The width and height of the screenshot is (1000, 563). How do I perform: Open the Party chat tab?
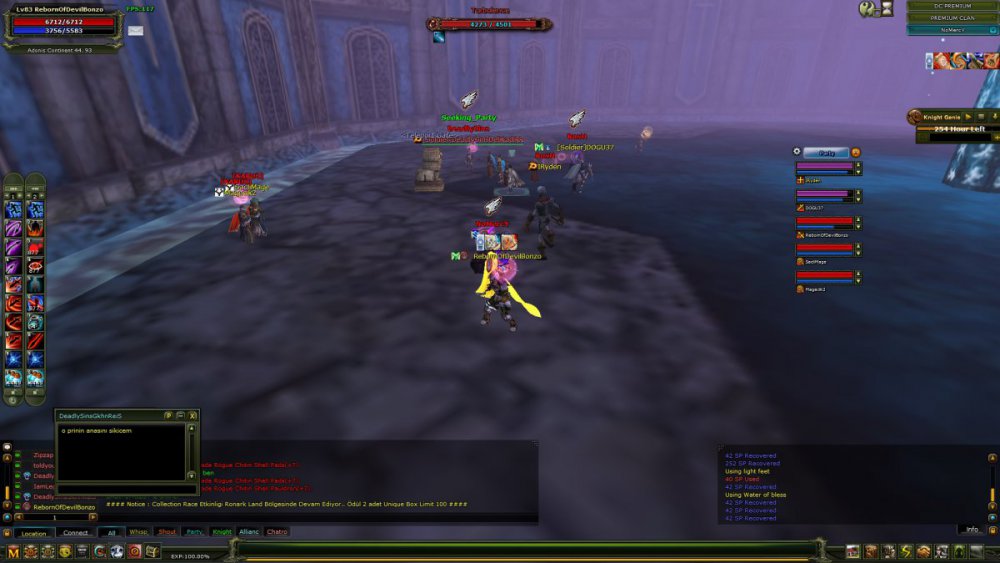click(x=193, y=532)
